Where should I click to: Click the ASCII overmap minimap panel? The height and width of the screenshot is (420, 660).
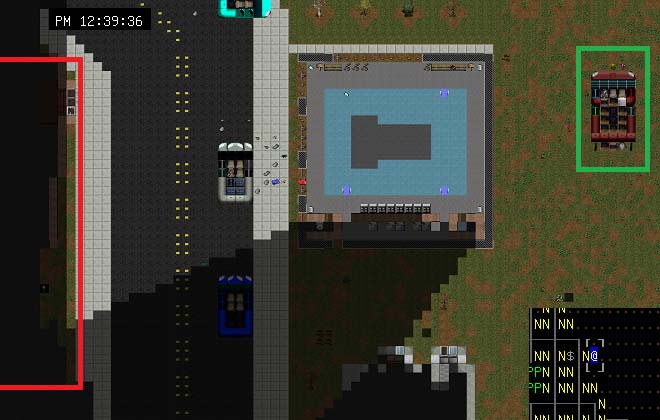pos(594,364)
